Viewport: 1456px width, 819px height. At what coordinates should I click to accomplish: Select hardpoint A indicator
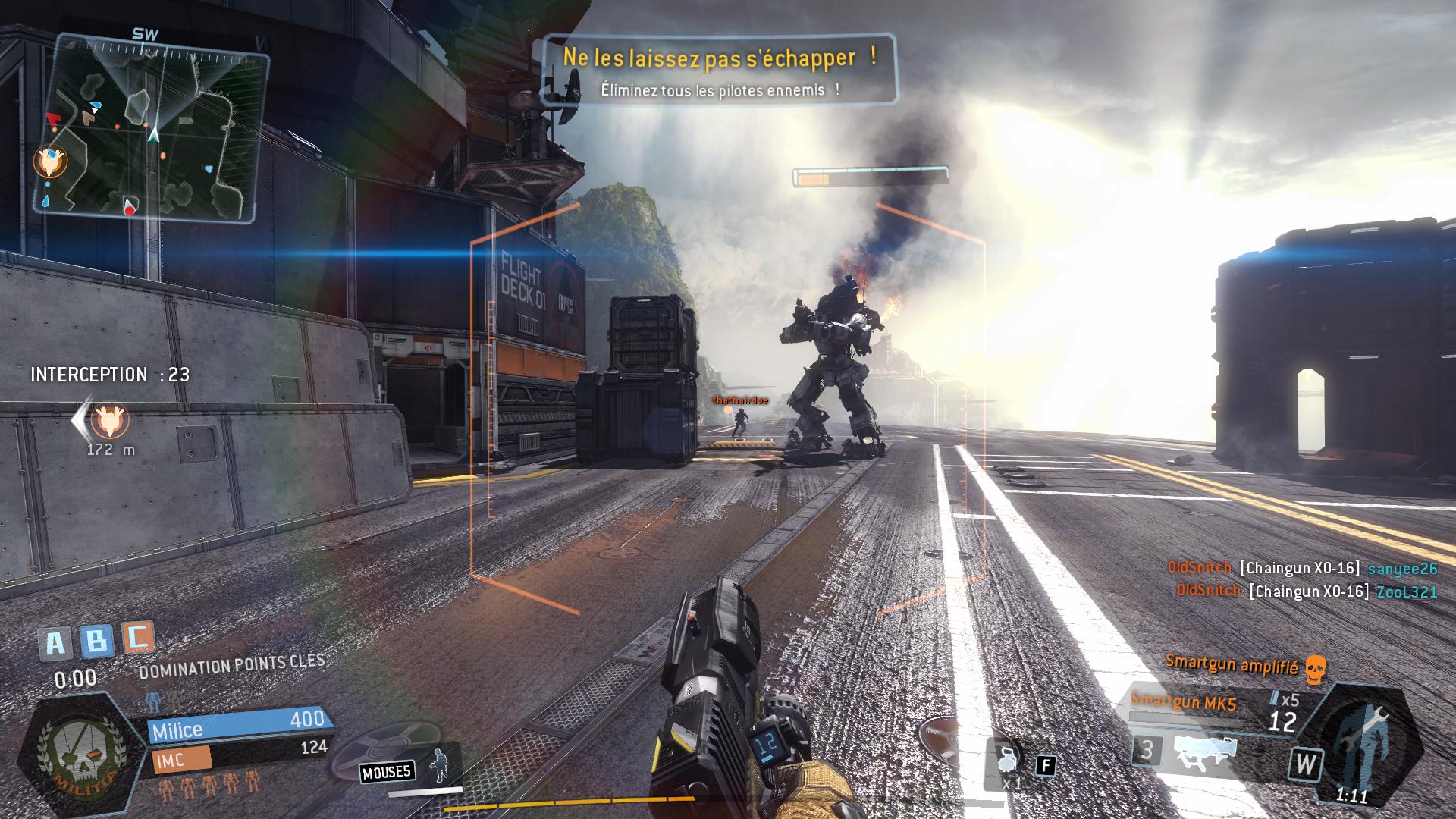coord(56,644)
